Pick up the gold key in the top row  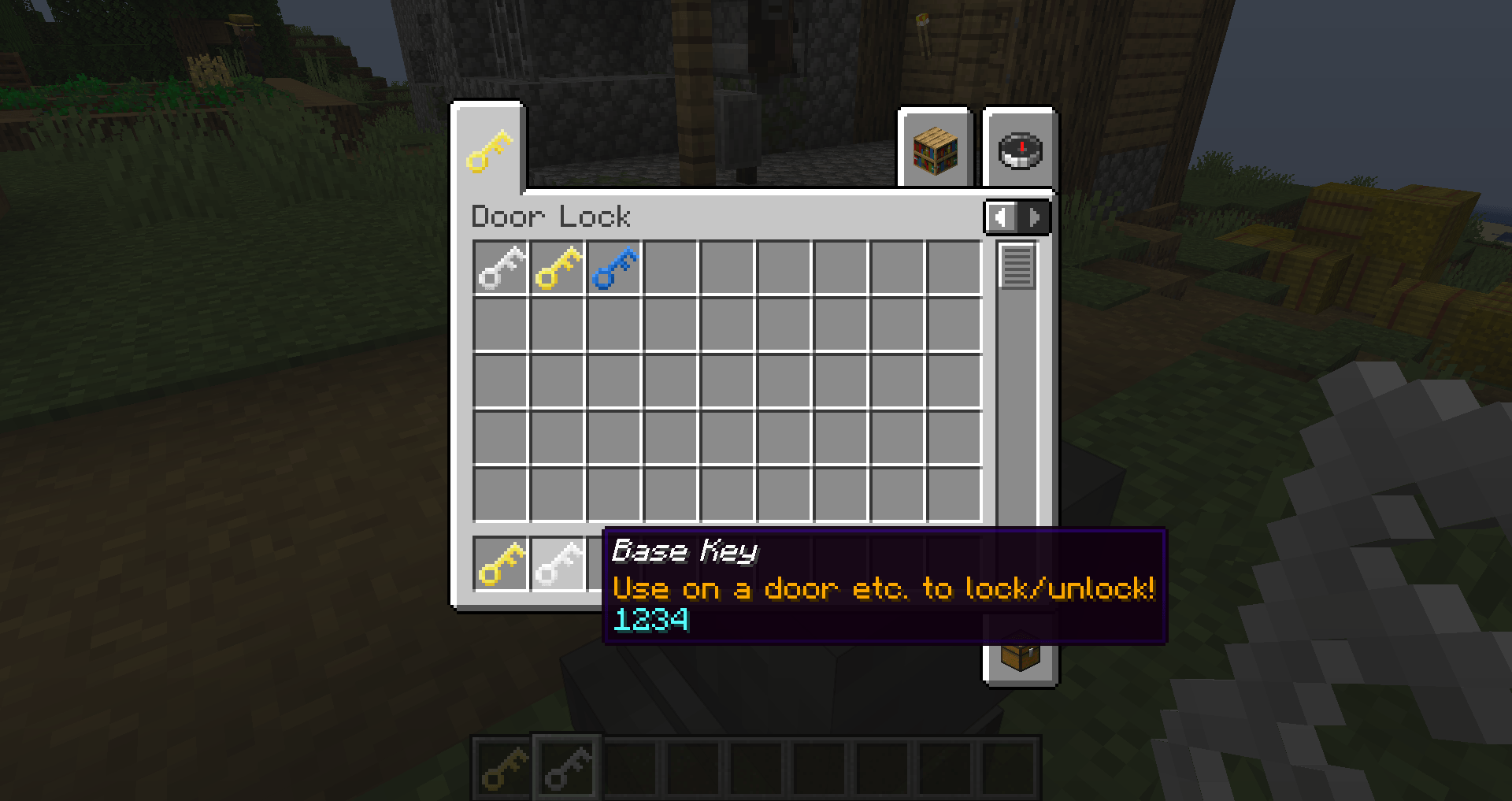pyautogui.click(x=558, y=268)
